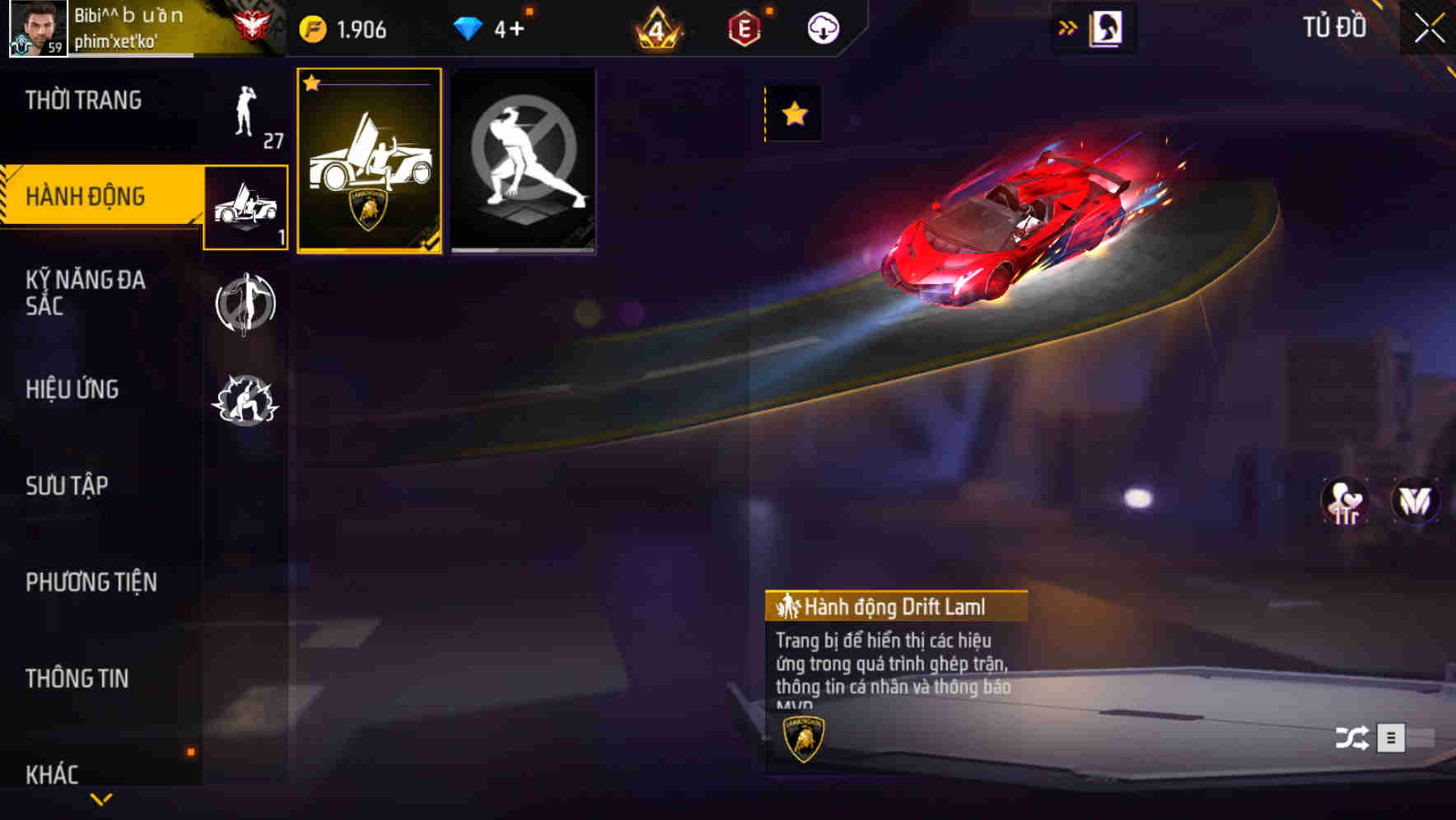
Task: Click the red E badge icon
Action: 744,26
